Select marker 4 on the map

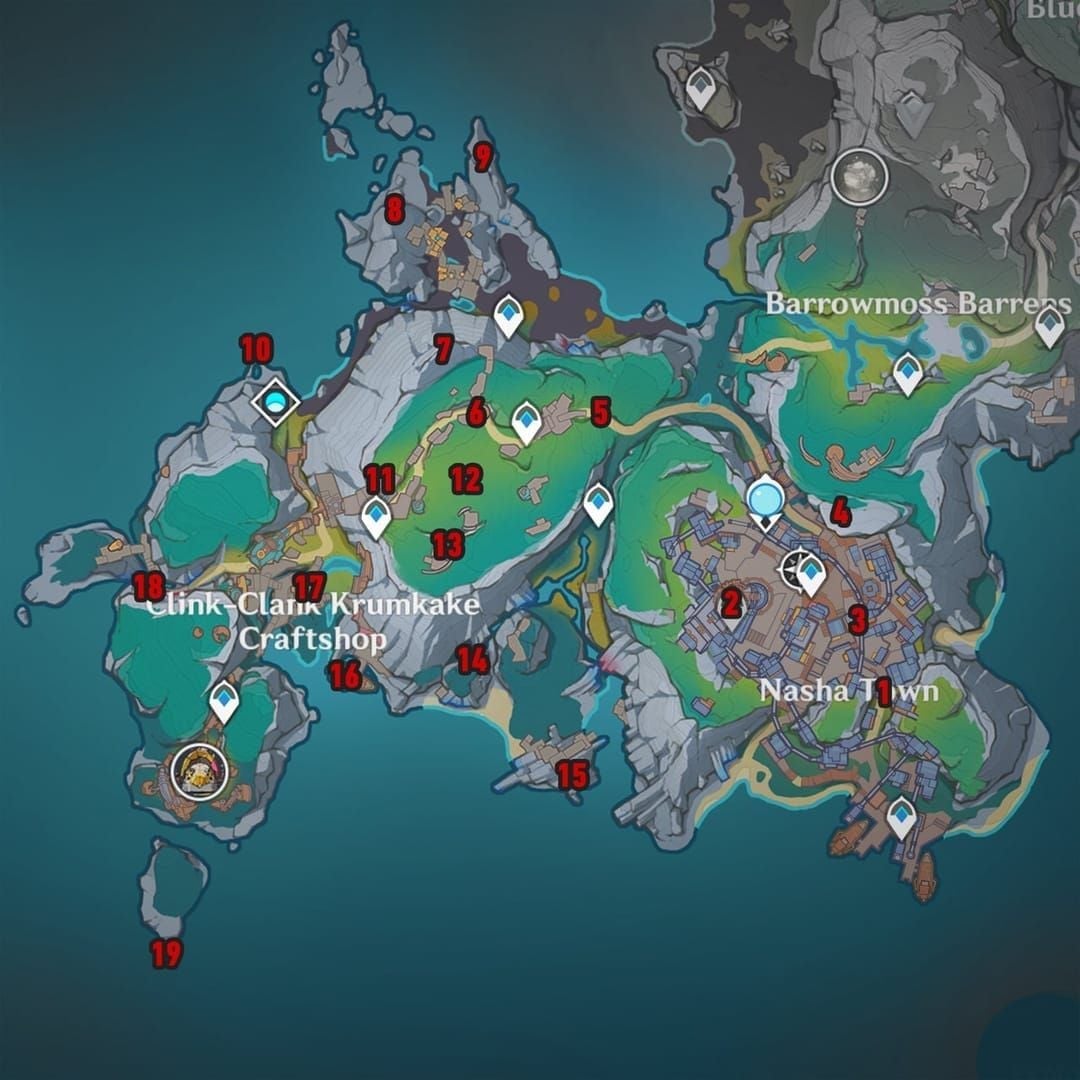point(840,513)
